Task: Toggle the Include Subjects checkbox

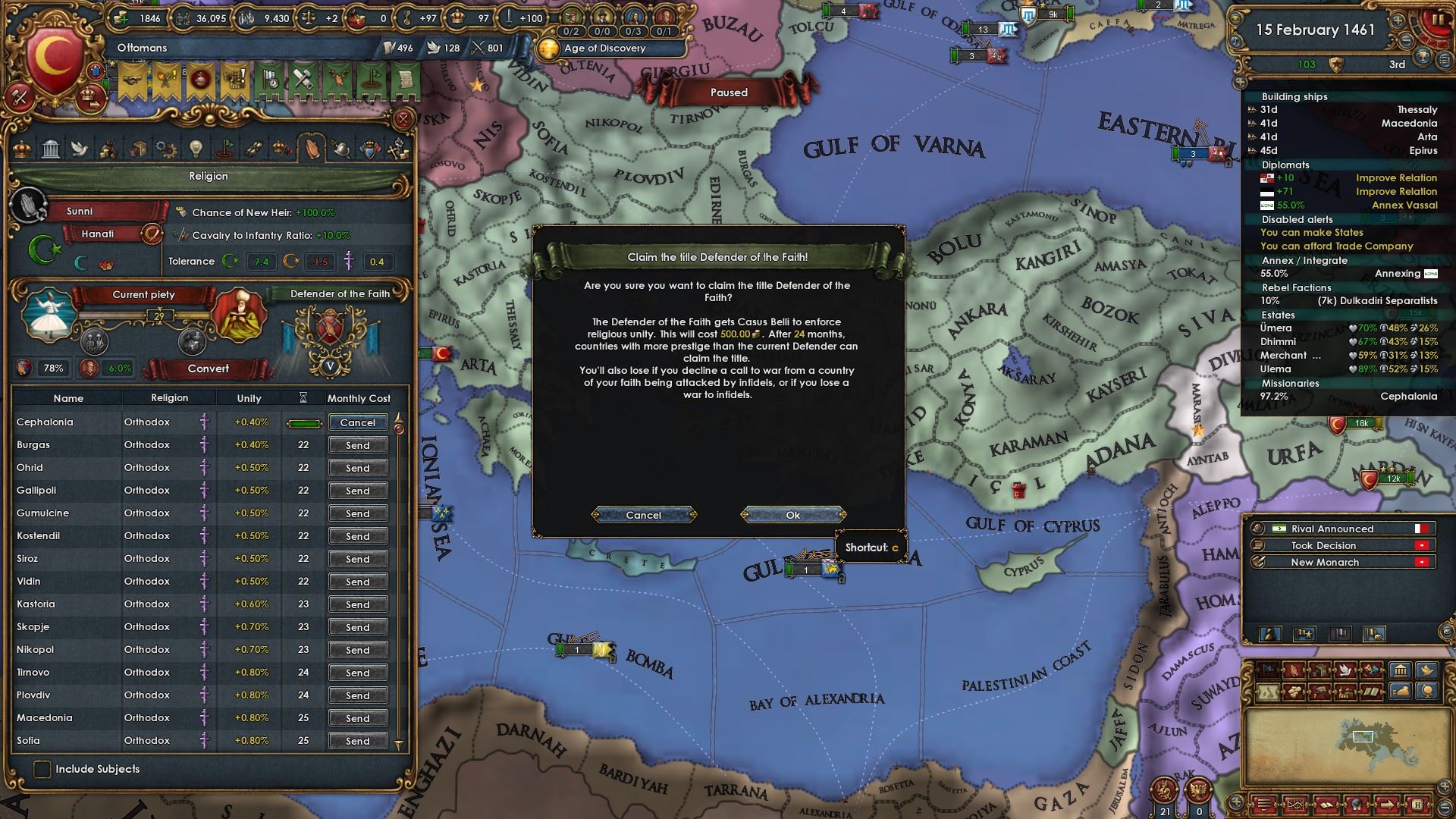Action: (x=42, y=769)
